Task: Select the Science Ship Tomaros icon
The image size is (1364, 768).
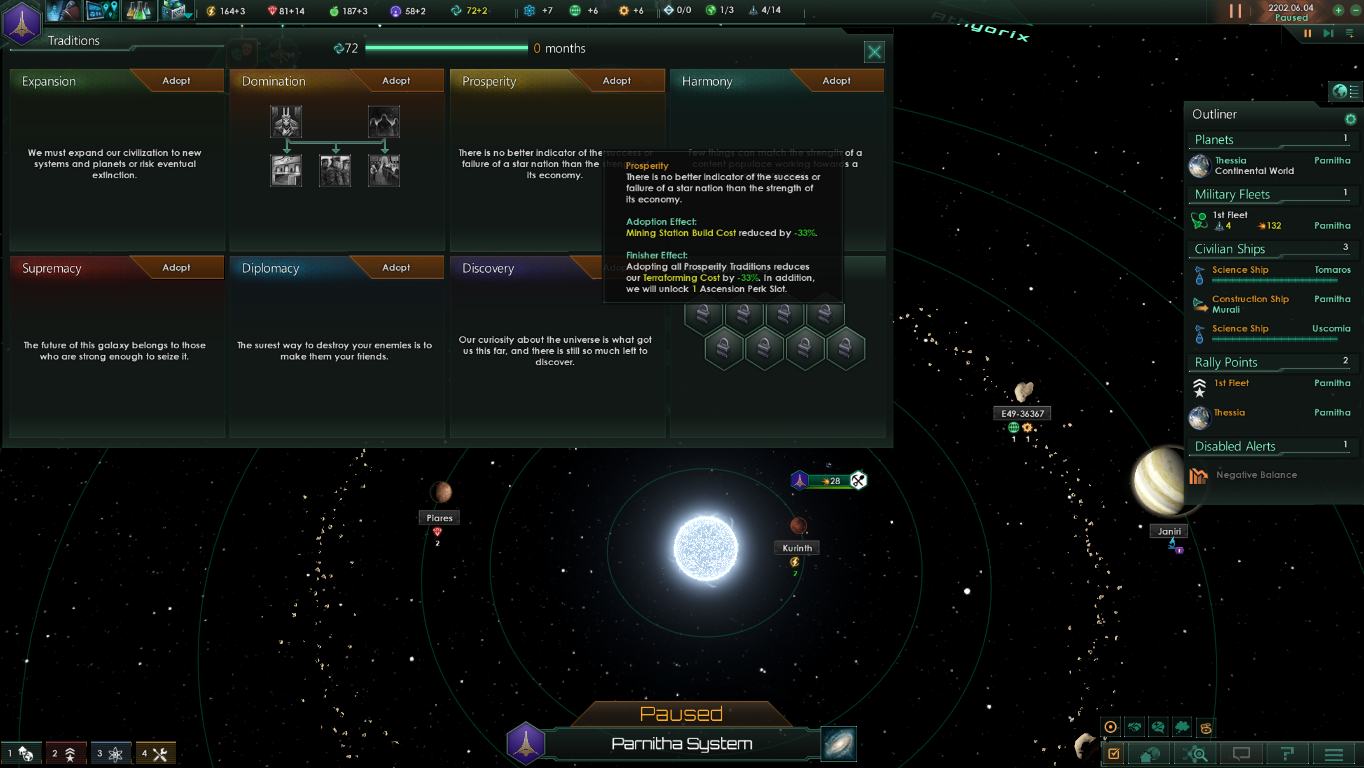Action: pos(1198,272)
